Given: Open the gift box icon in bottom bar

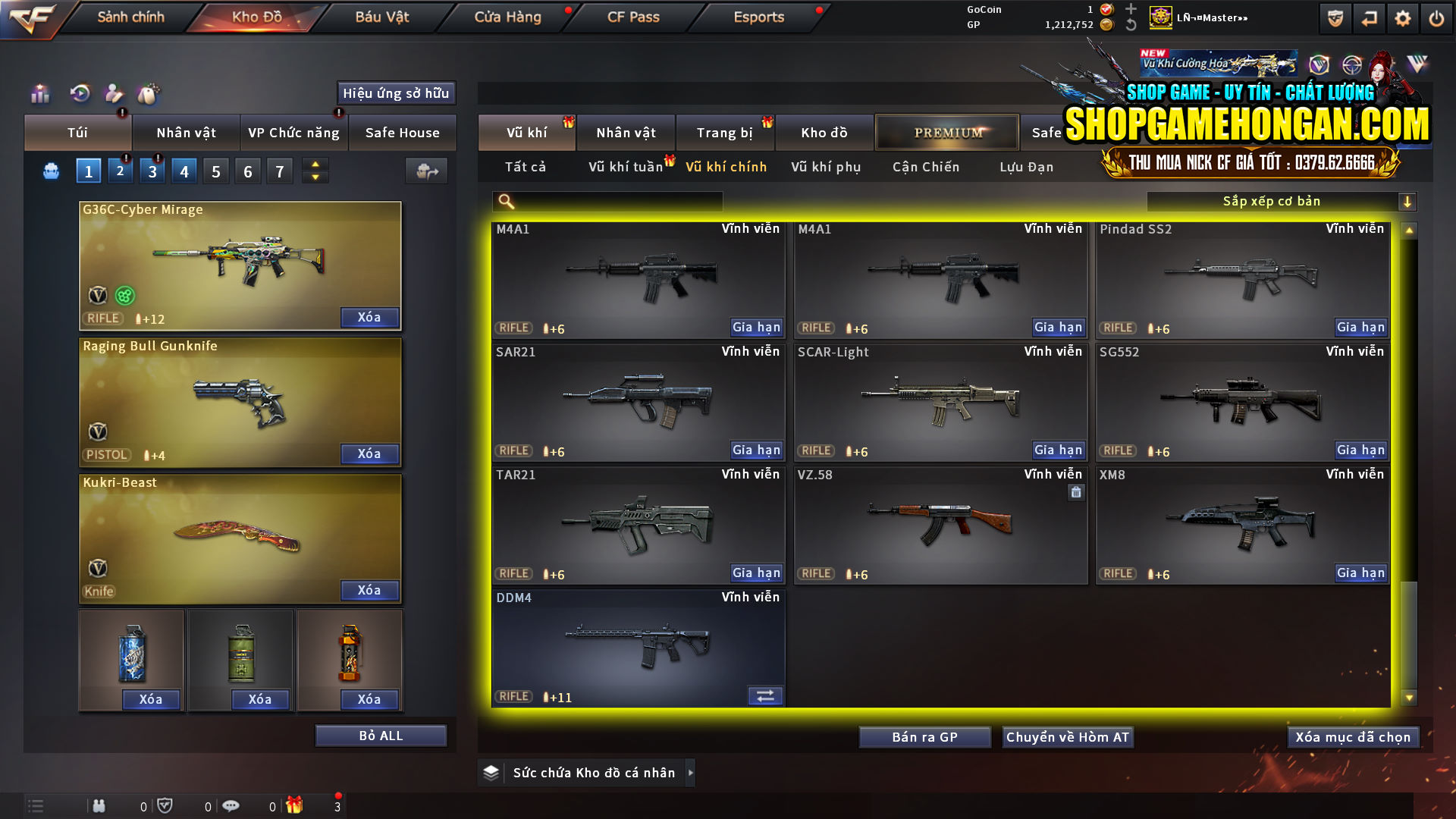Looking at the screenshot, I should tap(296, 805).
